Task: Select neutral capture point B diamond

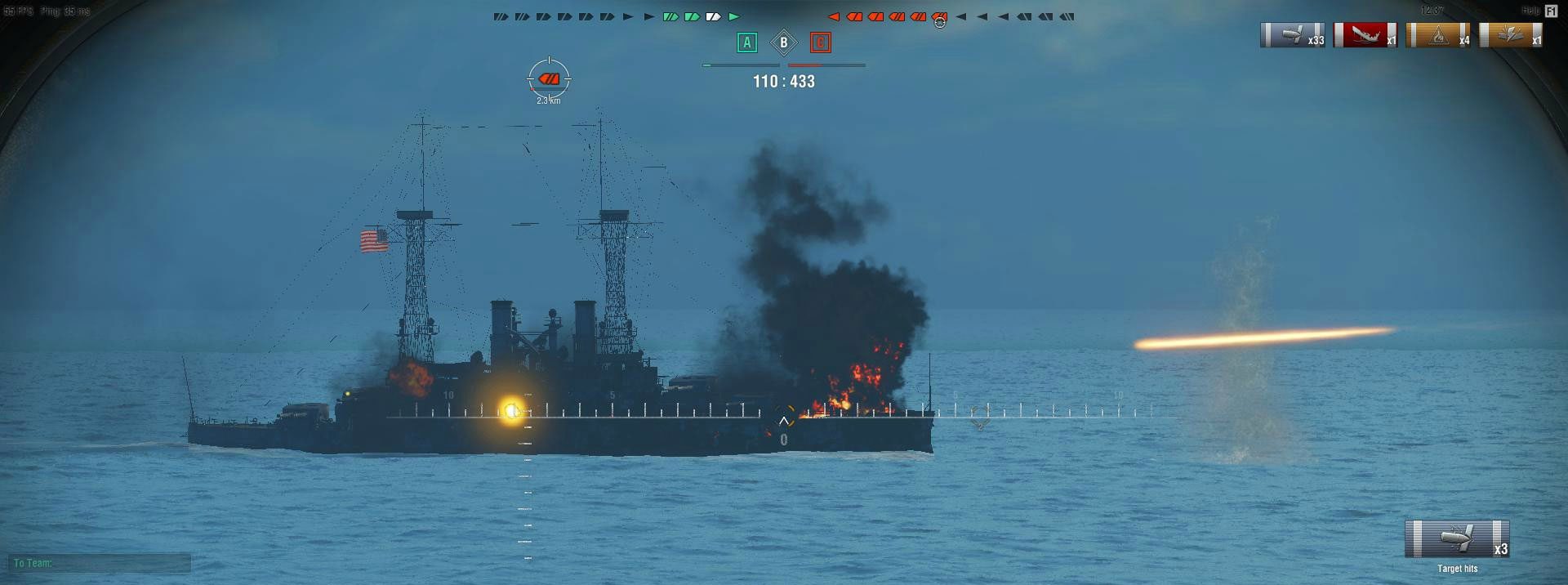Action: click(784, 42)
